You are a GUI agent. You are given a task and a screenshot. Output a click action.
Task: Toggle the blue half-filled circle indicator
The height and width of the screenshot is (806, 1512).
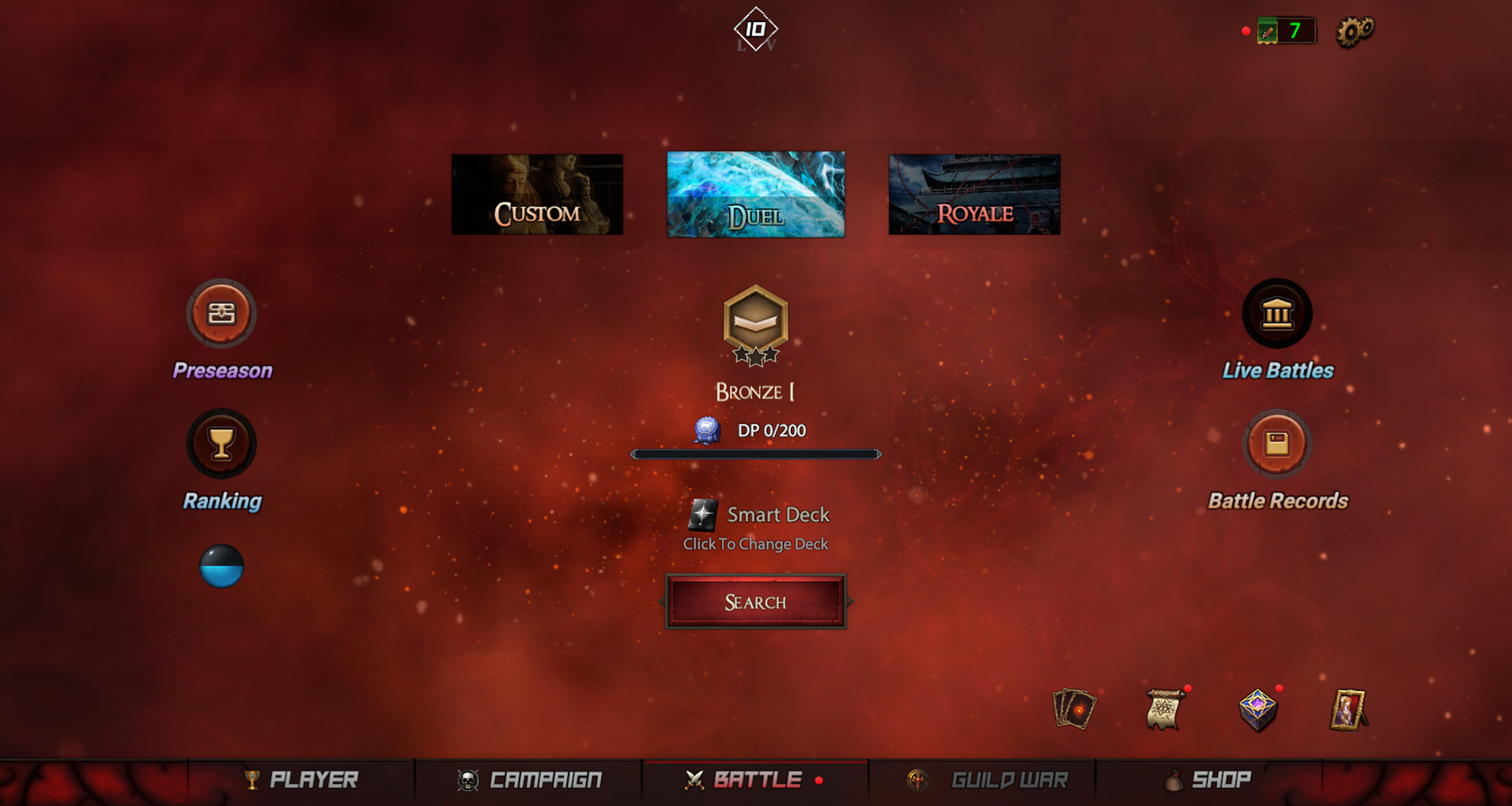(222, 567)
